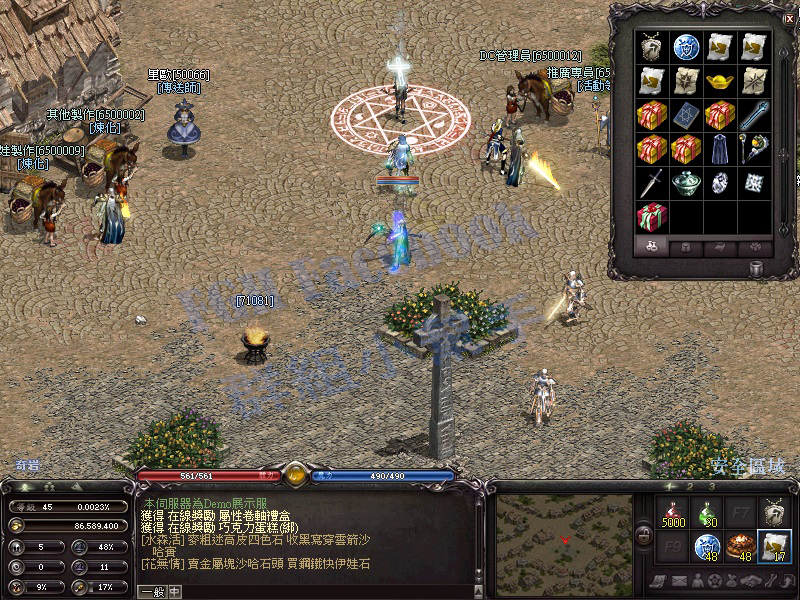Eat the chocolate cake in the hotbar
800x600 pixels.
coord(740,547)
